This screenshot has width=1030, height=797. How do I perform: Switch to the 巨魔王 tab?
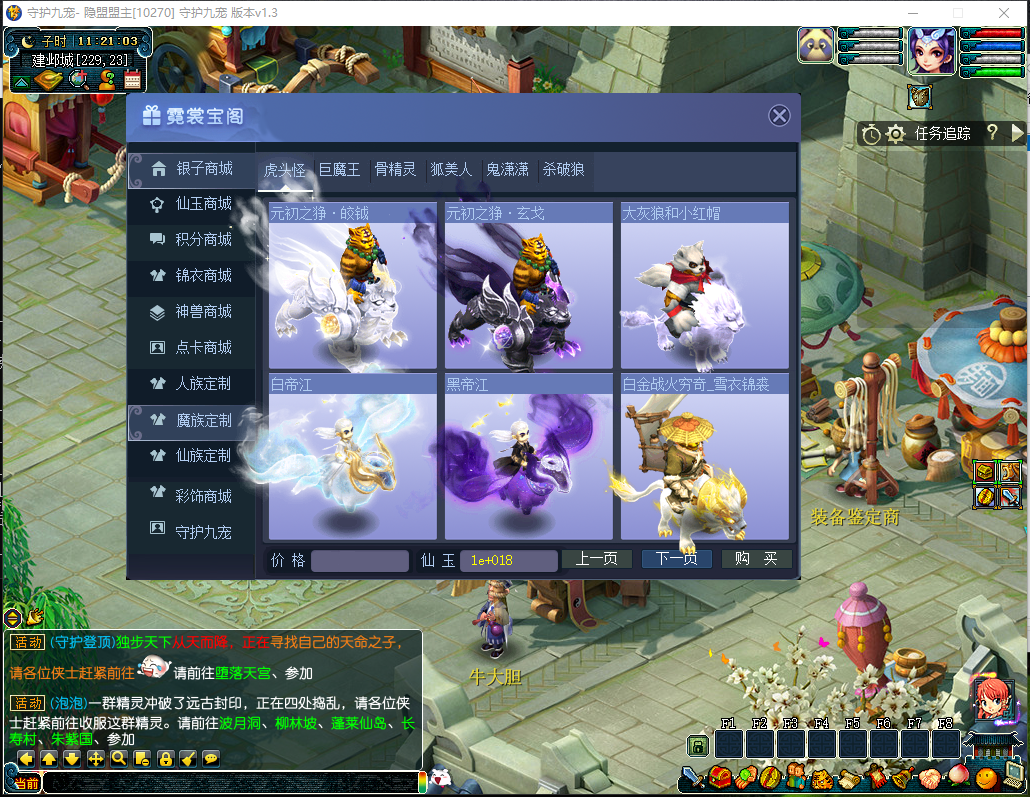(339, 170)
